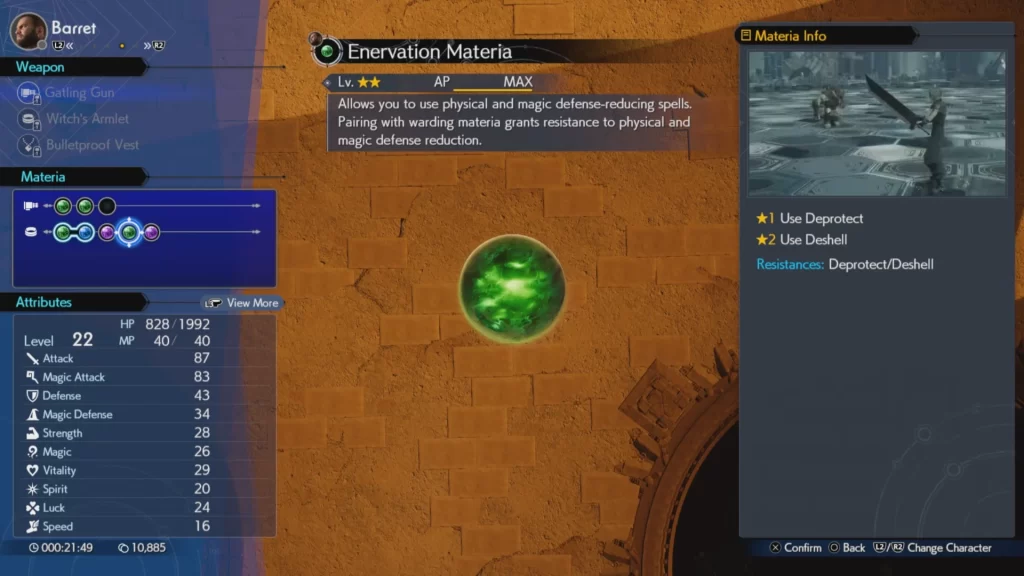The width and height of the screenshot is (1024, 576).
Task: Open the Weapon section header
Action: (x=40, y=67)
